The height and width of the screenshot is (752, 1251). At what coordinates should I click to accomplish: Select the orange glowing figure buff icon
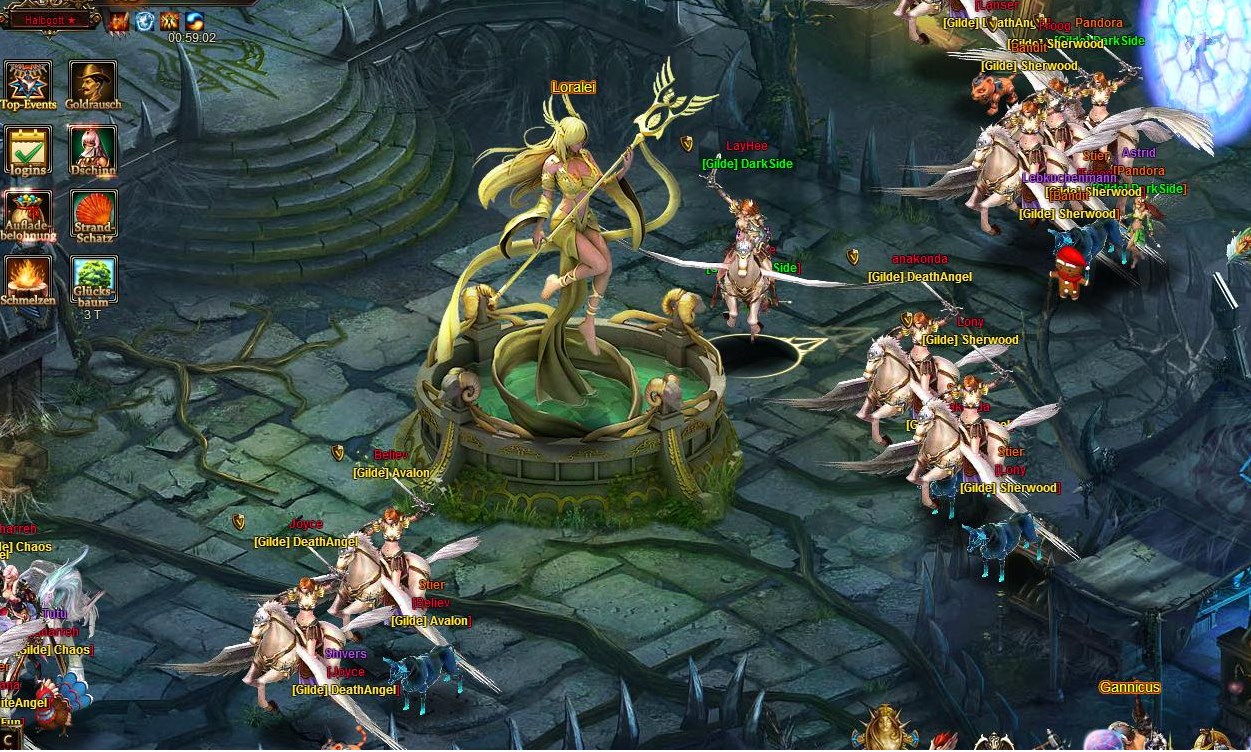coord(170,21)
